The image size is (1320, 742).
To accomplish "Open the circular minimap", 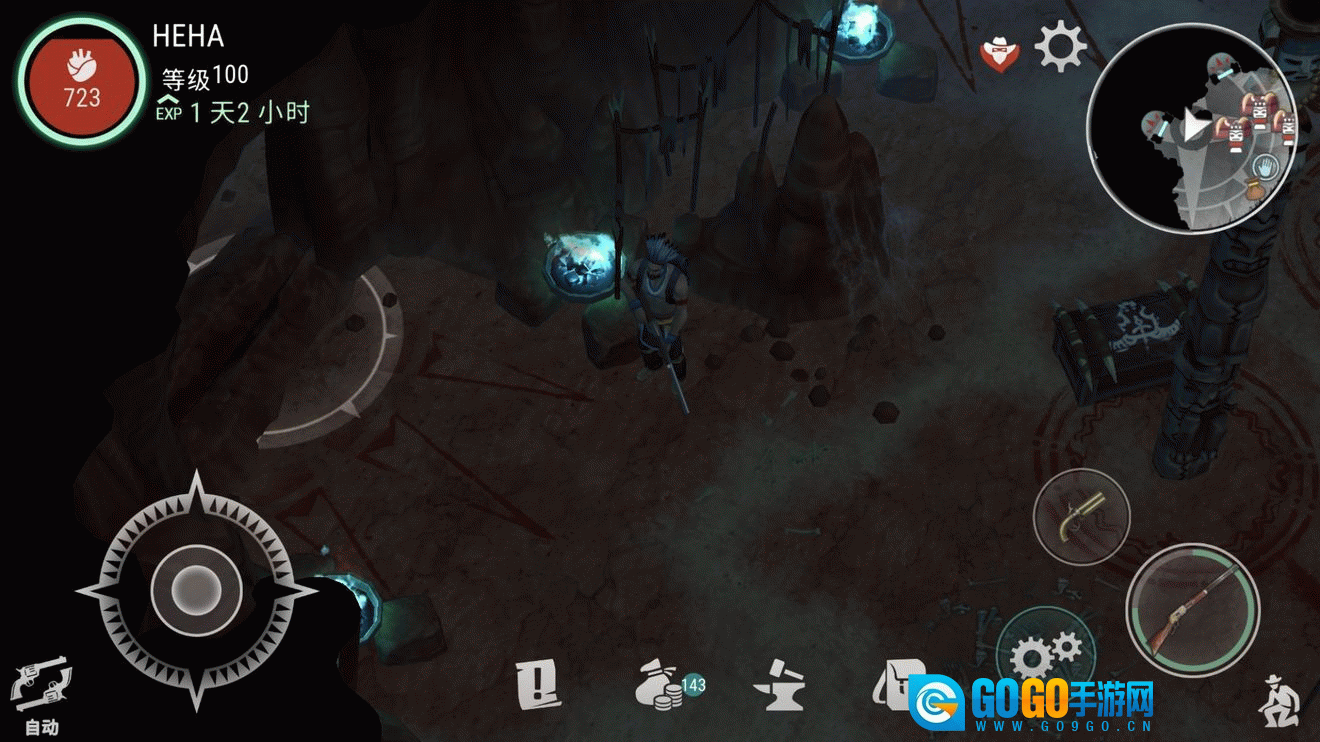I will pos(1190,128).
